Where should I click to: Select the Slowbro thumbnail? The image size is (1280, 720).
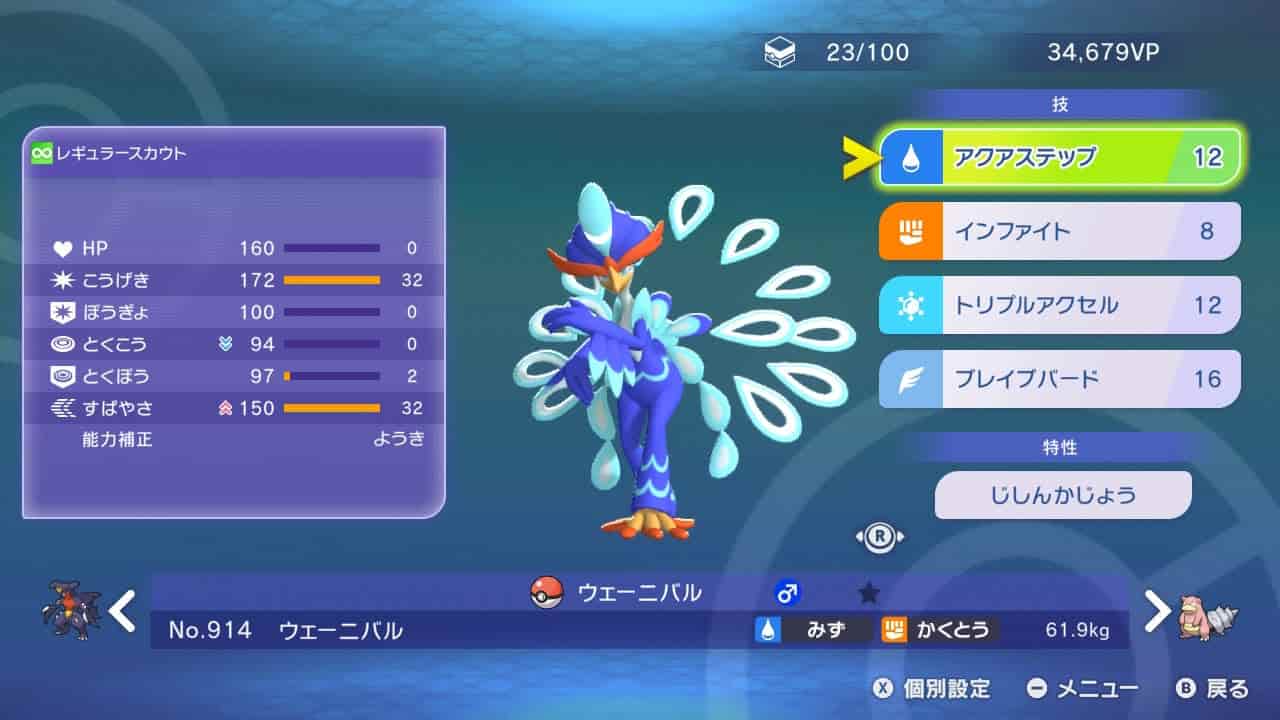pos(1208,611)
